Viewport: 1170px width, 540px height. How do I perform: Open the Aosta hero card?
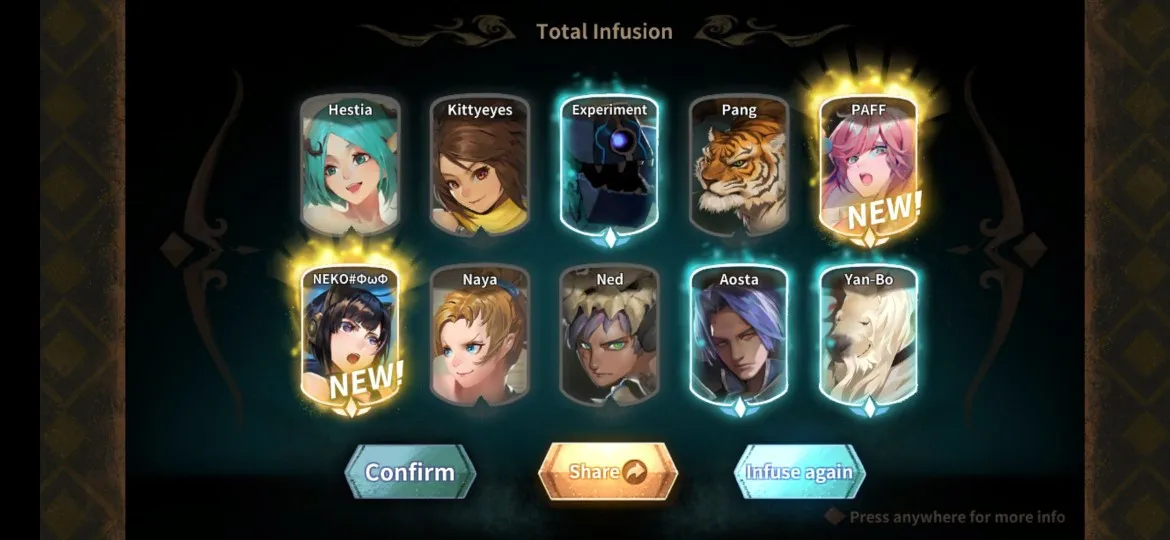[739, 338]
